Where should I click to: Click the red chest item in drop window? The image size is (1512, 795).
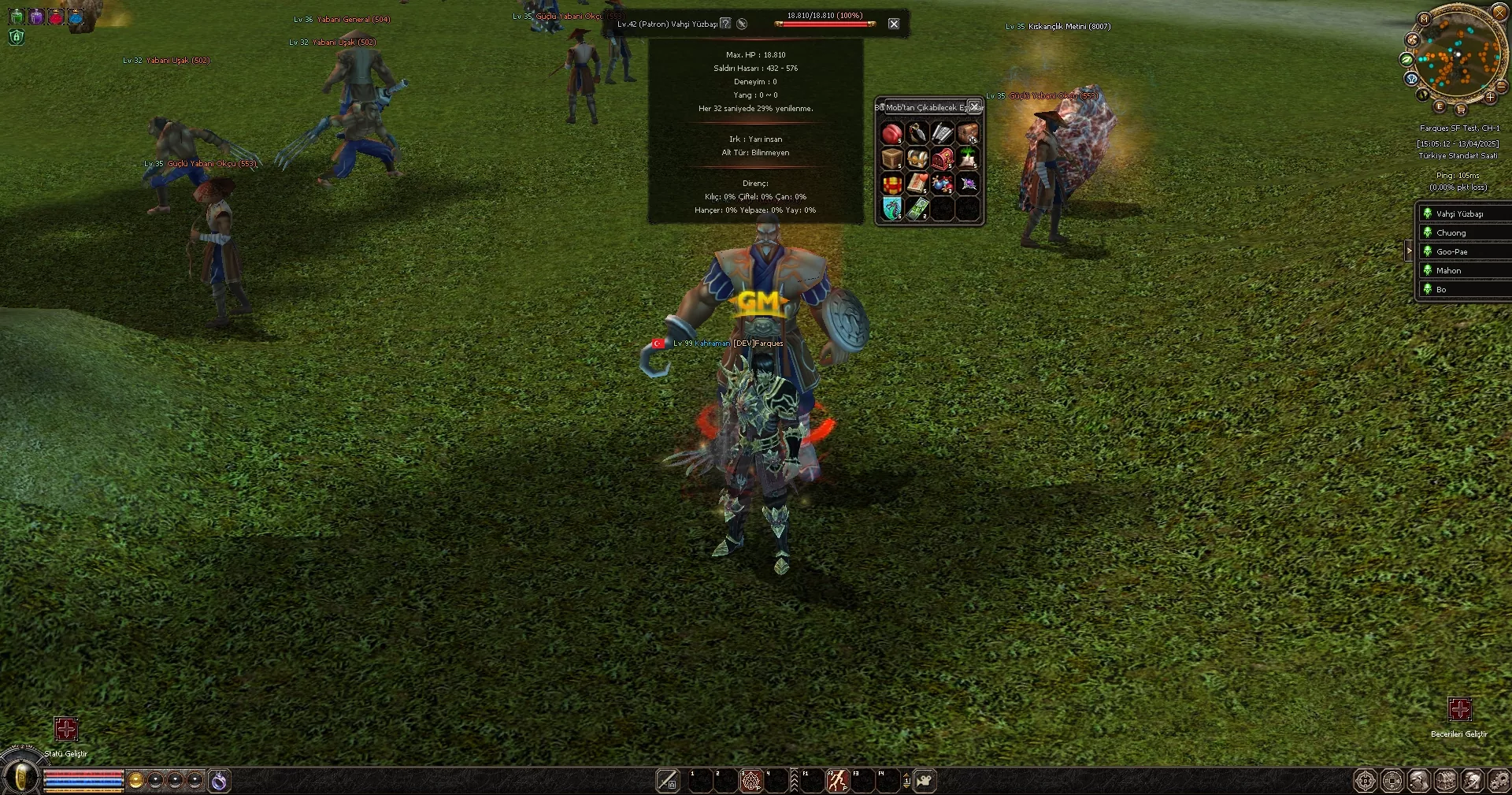coord(943,158)
